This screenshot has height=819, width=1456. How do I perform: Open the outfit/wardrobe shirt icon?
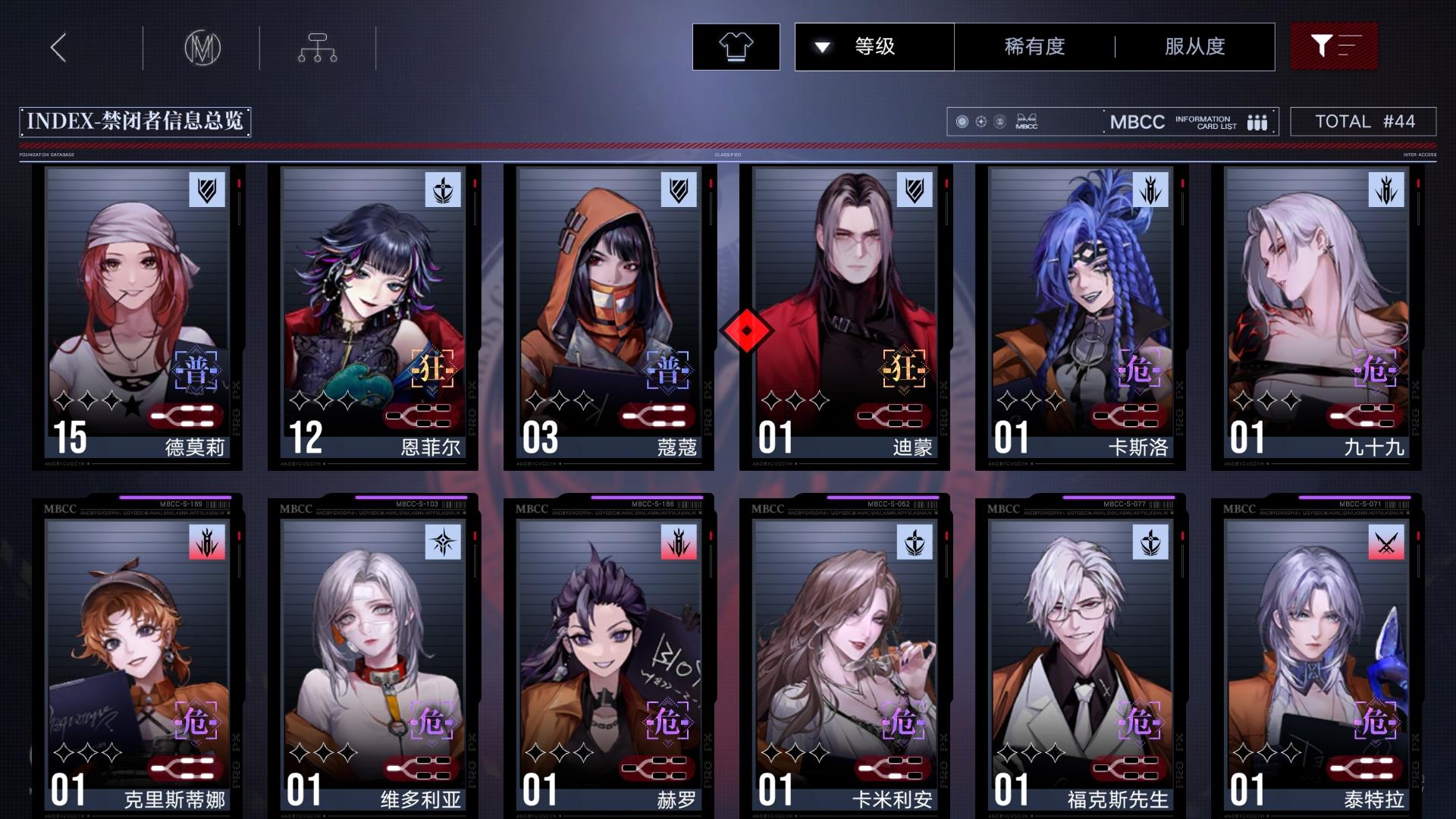pos(735,46)
